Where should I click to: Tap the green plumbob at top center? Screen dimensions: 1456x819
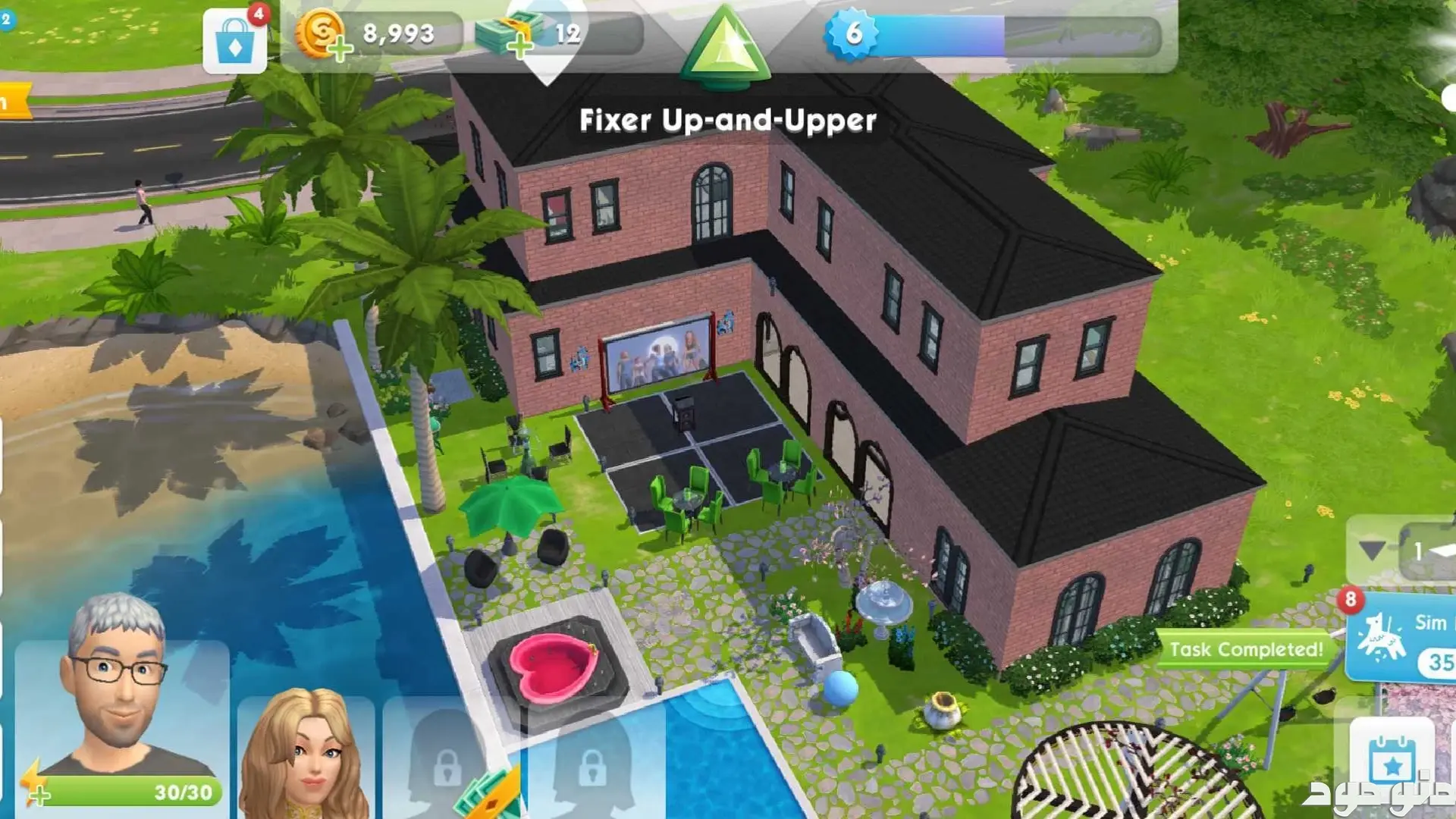coord(725,45)
